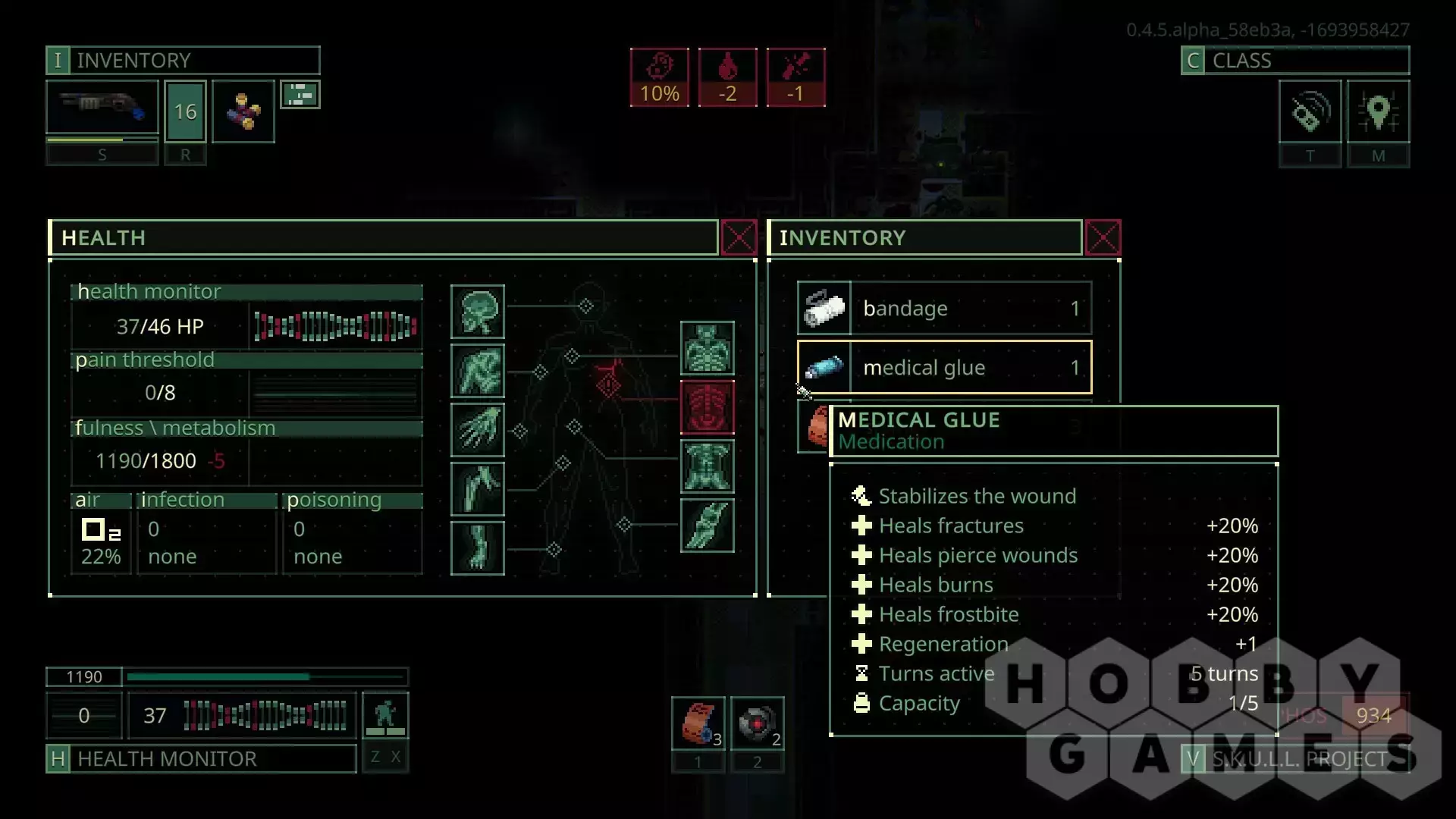Use the red backpack quick slot
Screen dimensions: 1456x819
click(x=698, y=723)
